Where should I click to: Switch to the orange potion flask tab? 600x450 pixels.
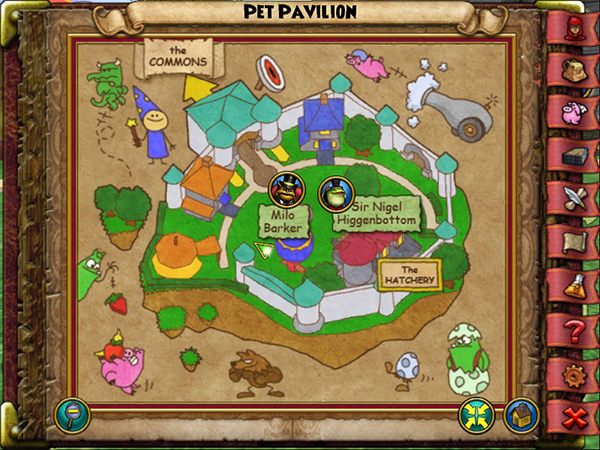(x=575, y=286)
